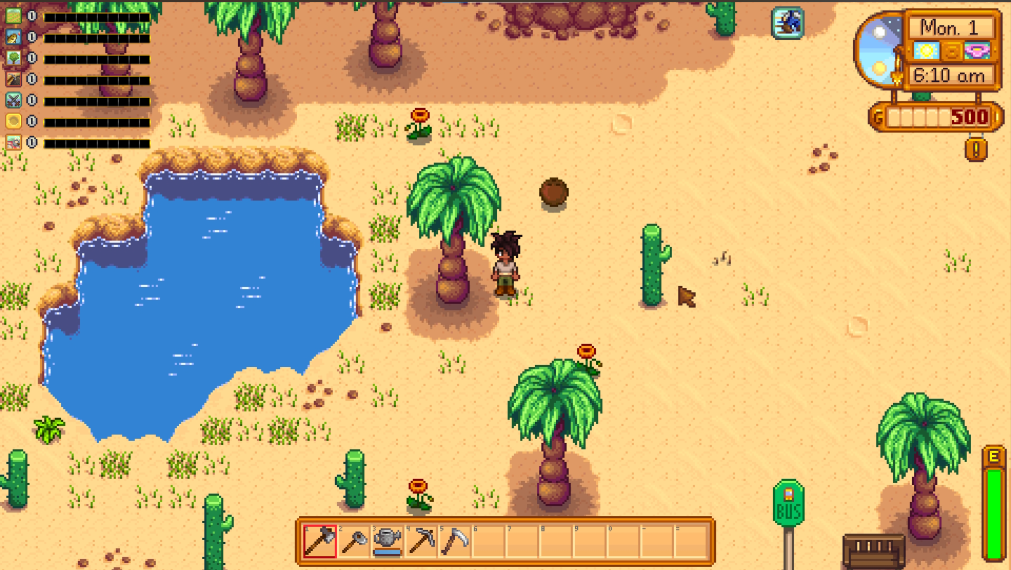
Task: Select the axe in the hotbar
Action: tap(321, 541)
